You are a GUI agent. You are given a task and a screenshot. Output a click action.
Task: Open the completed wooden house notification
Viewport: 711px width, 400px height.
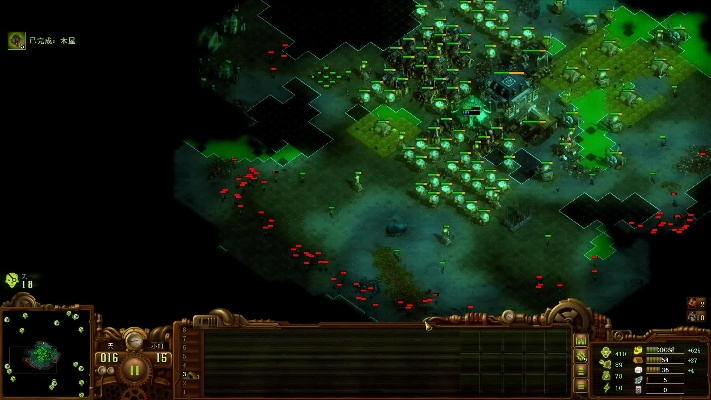[17, 40]
